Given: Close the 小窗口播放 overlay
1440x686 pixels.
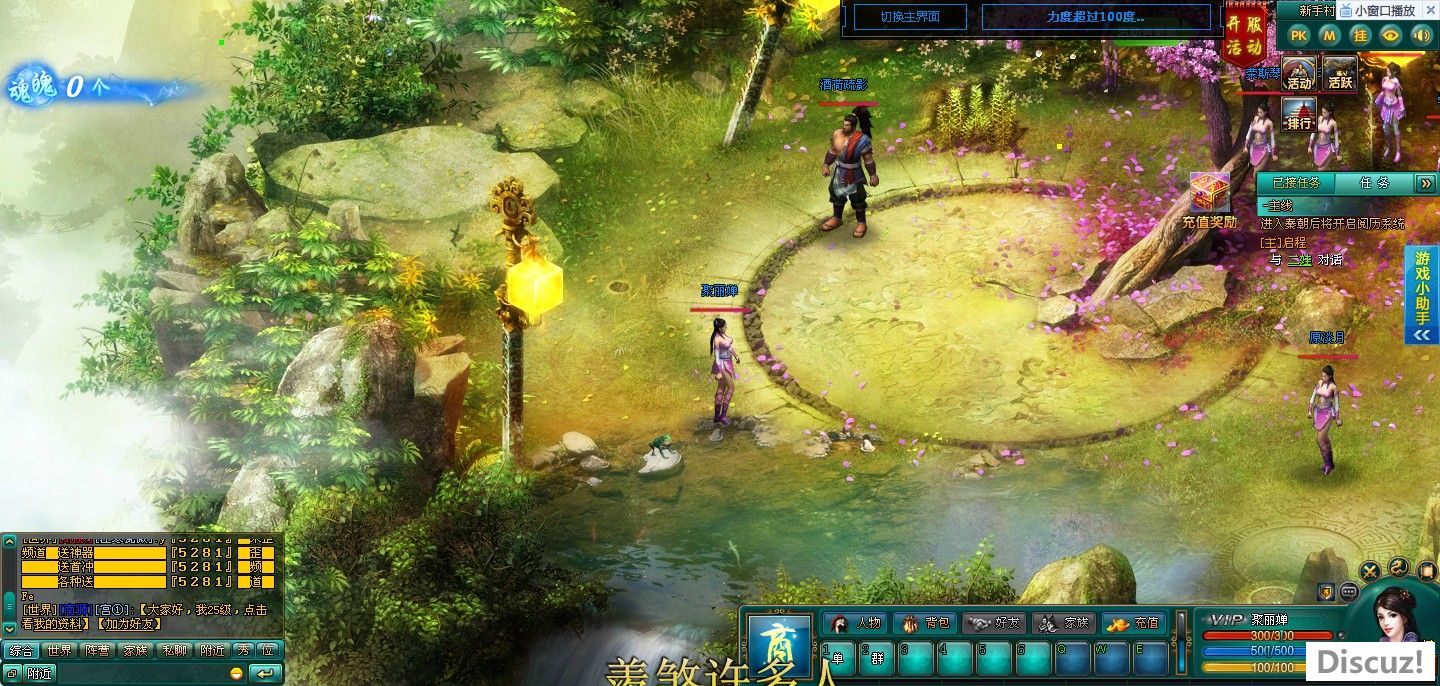Looking at the screenshot, I should tap(1429, 10).
